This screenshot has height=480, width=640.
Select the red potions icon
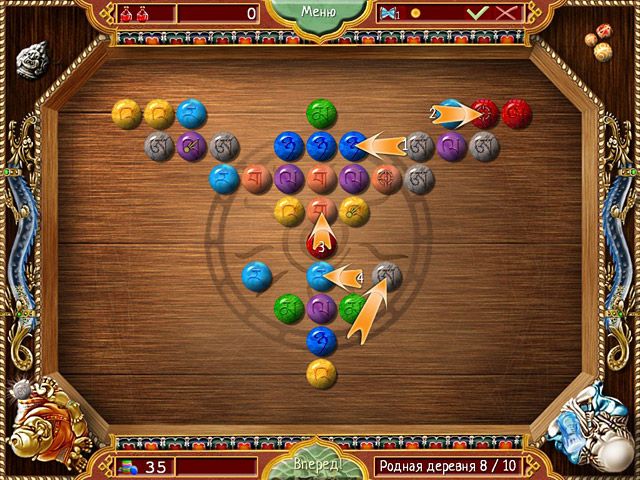(133, 13)
